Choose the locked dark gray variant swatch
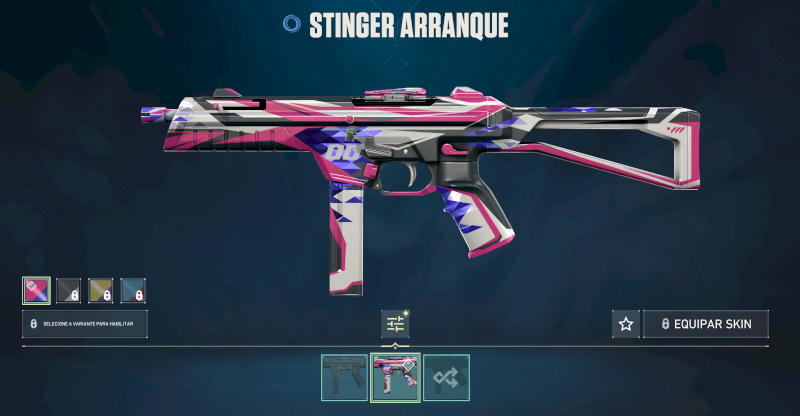This screenshot has width=800, height=416. click(68, 290)
